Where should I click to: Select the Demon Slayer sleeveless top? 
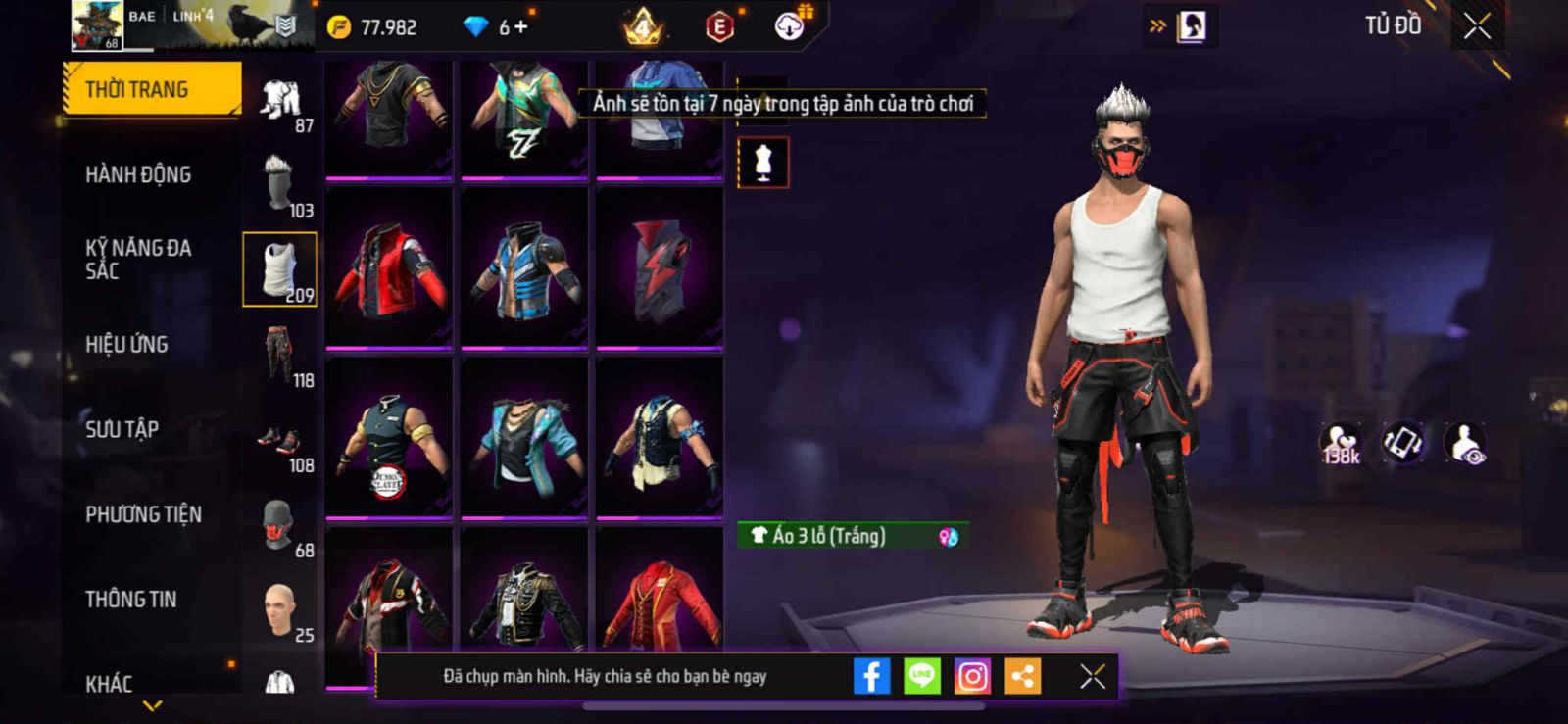click(x=389, y=439)
